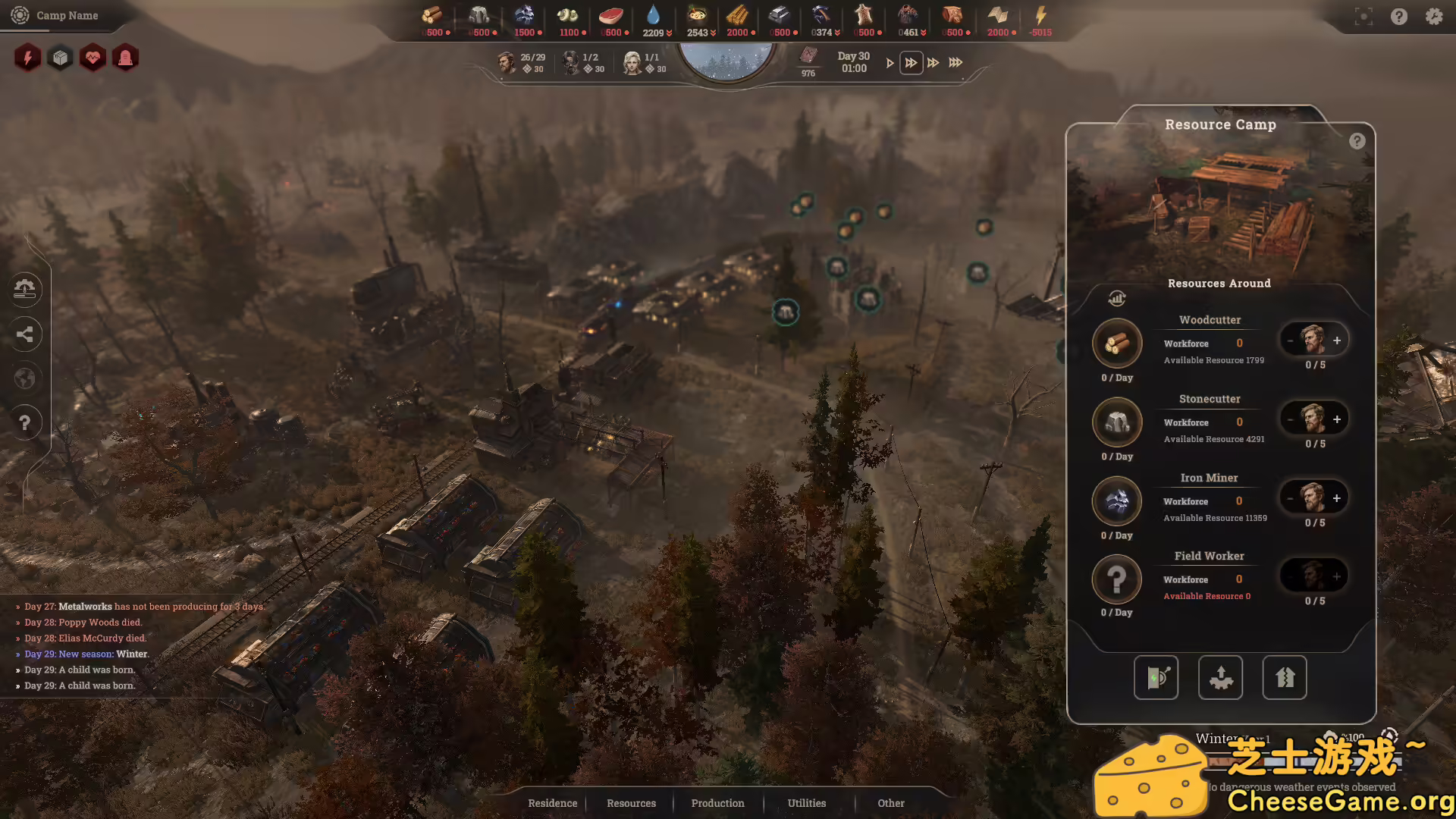
Task: Open the Other build category
Action: 891,803
